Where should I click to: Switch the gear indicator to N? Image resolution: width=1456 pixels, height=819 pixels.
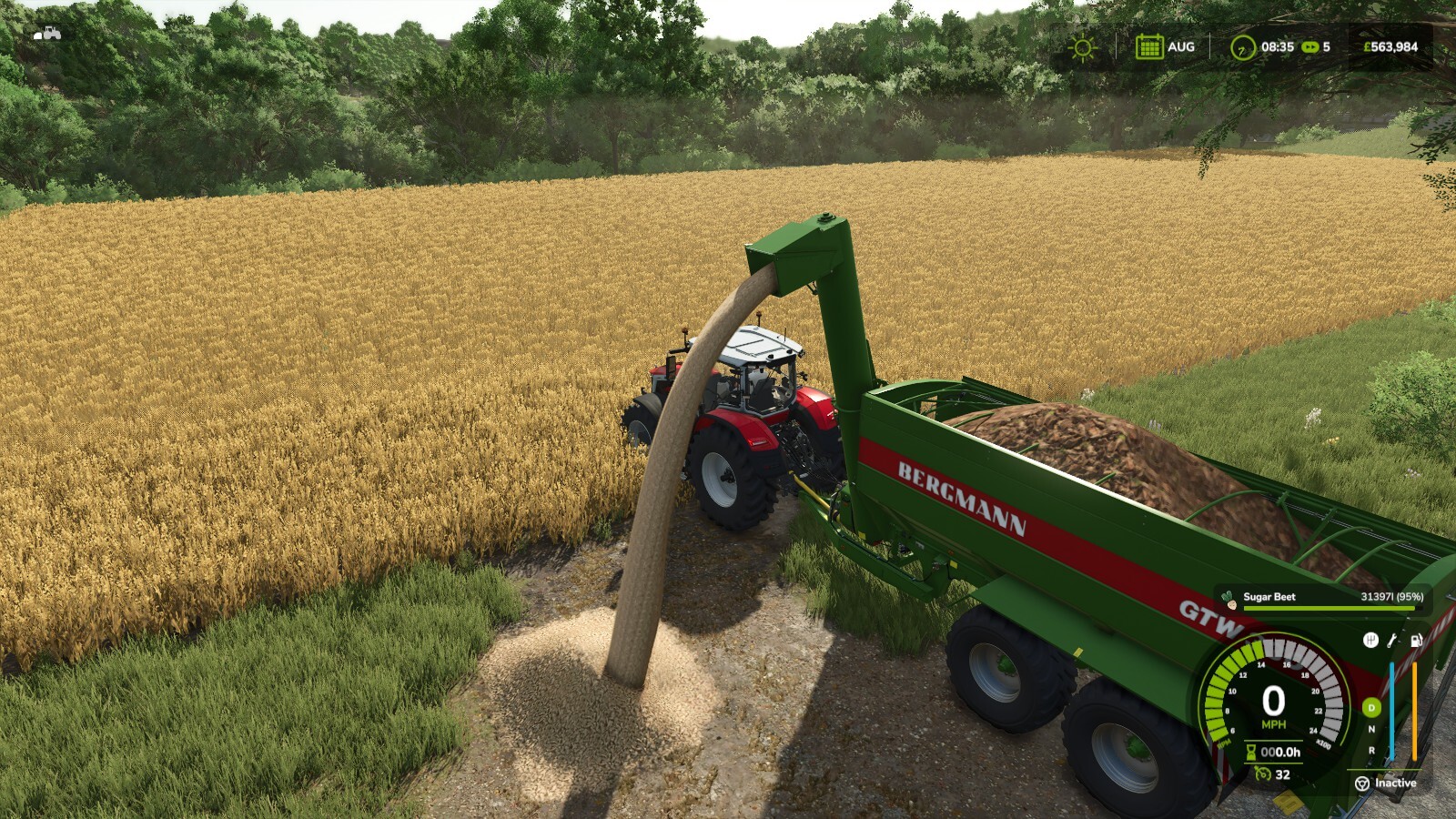click(x=1370, y=729)
